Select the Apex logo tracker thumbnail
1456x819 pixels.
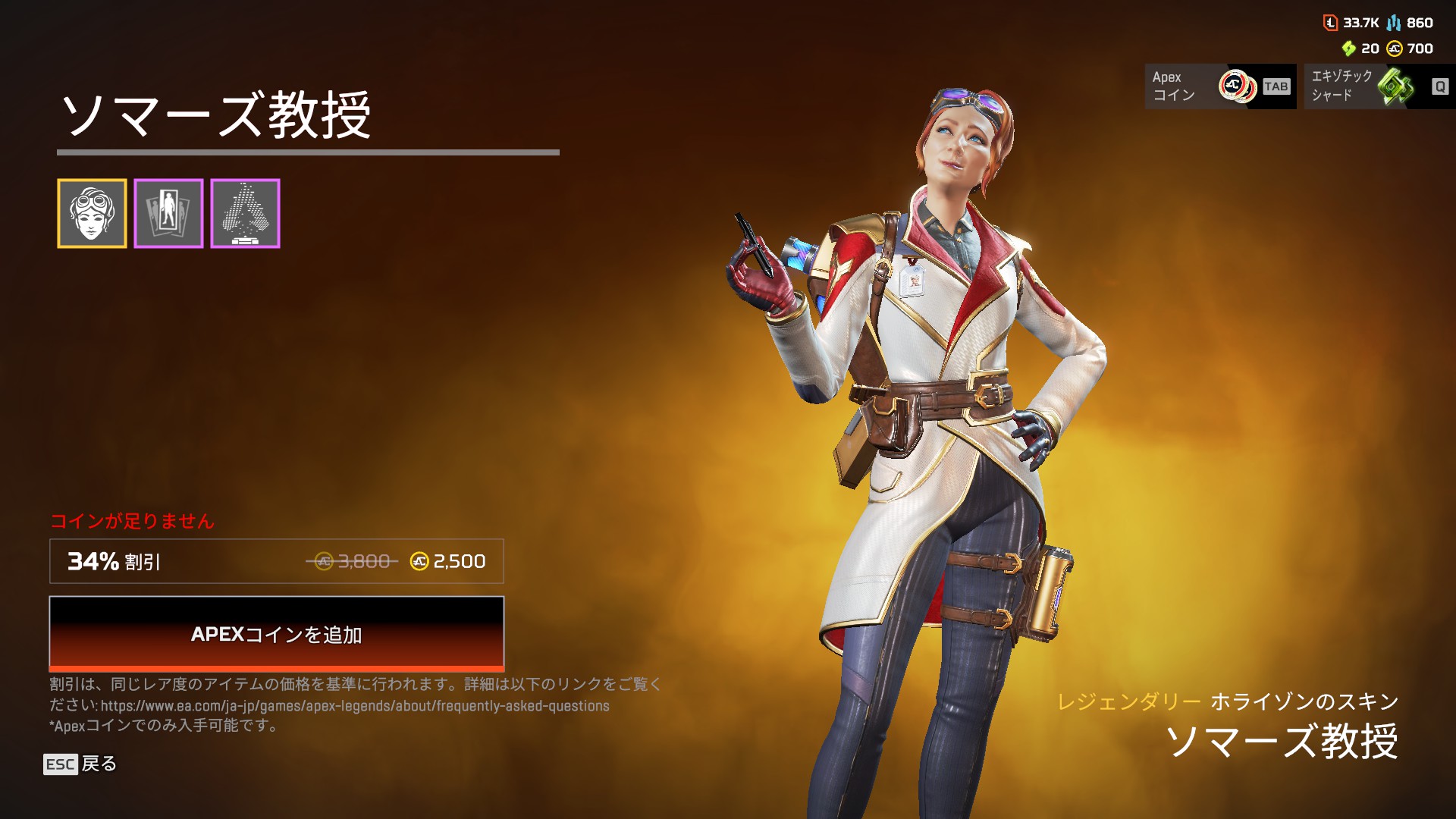245,214
